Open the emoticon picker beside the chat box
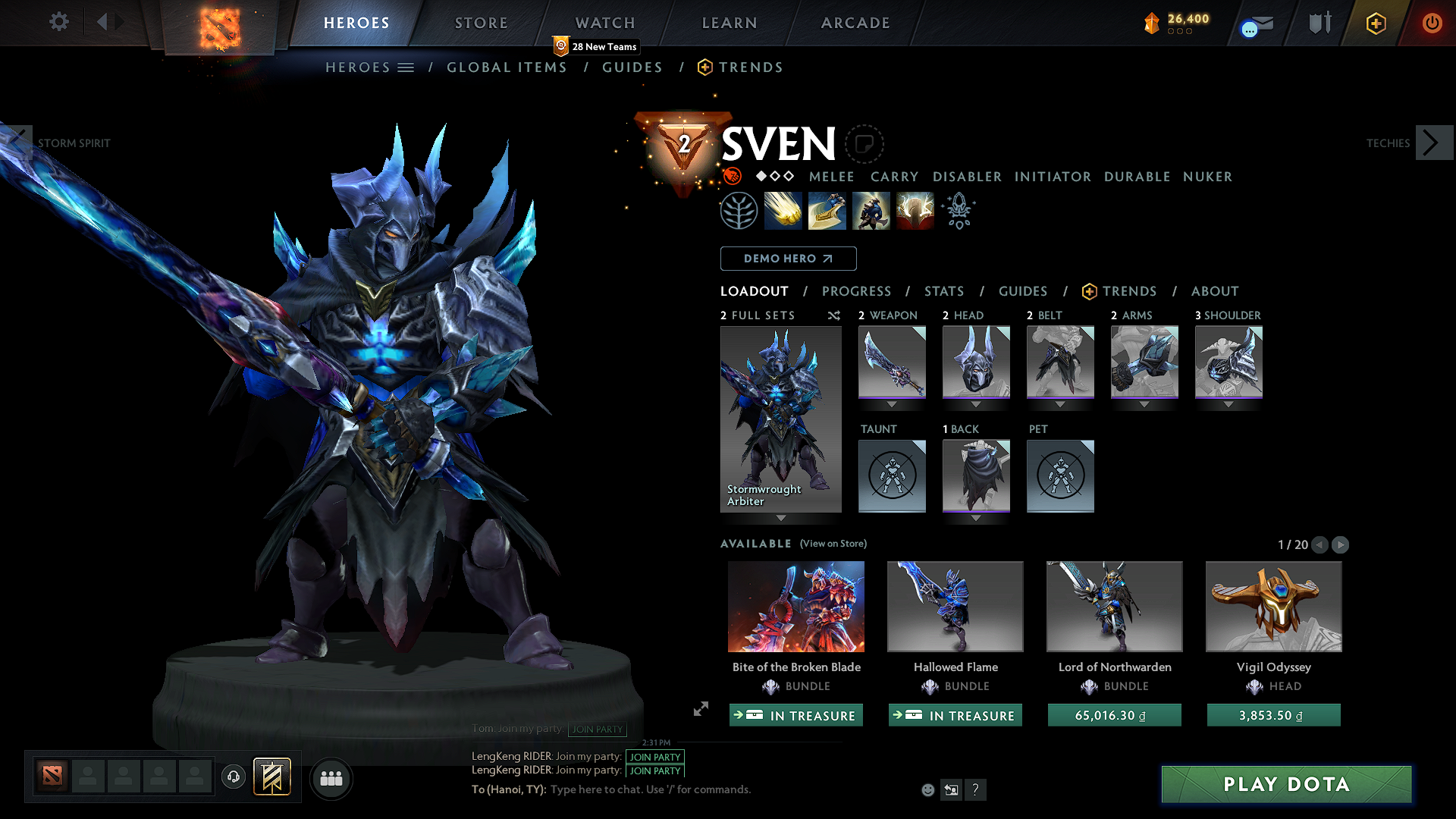The width and height of the screenshot is (1456, 819). [x=927, y=789]
